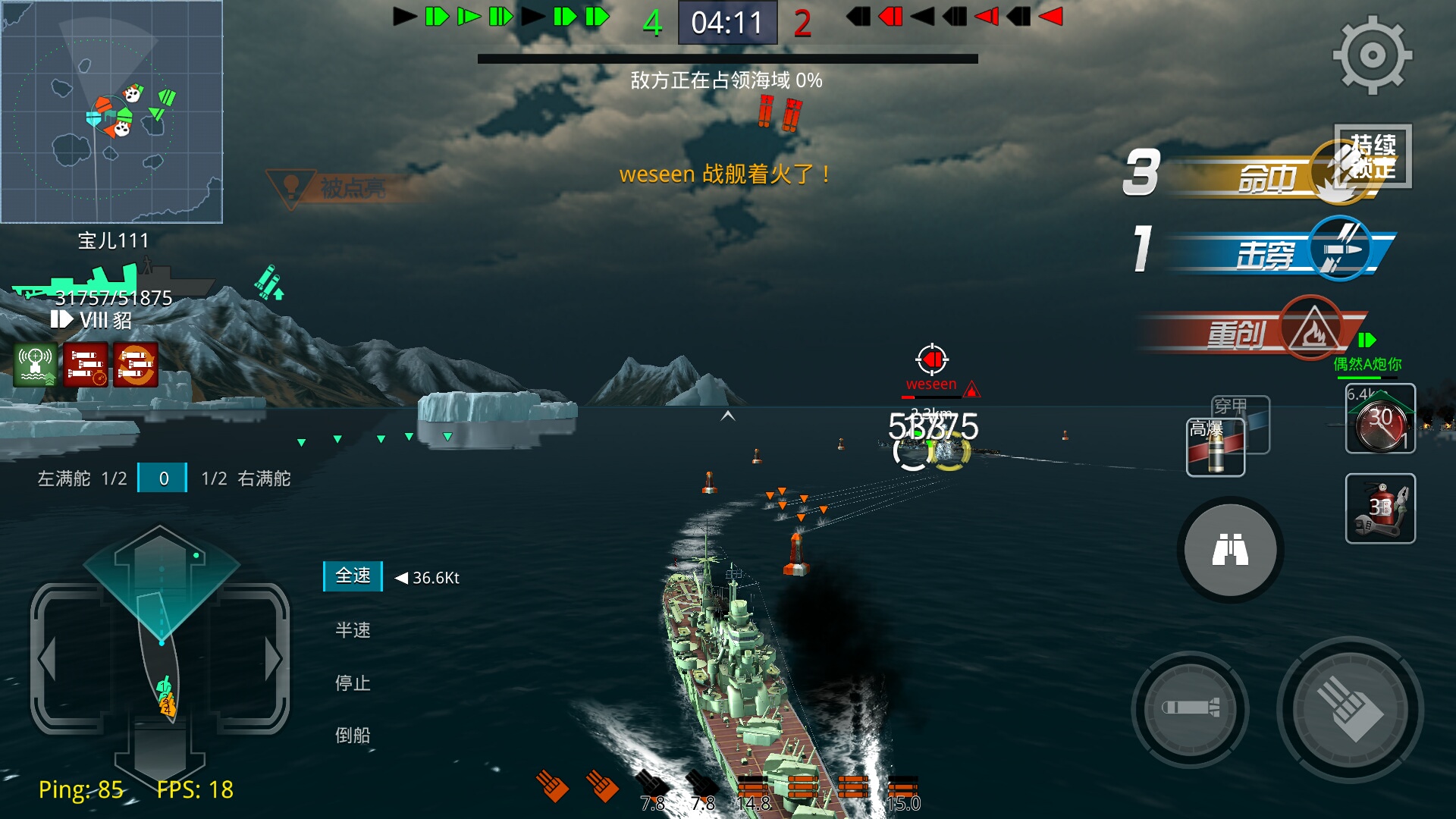Select 倒船 to reverse

(x=353, y=735)
